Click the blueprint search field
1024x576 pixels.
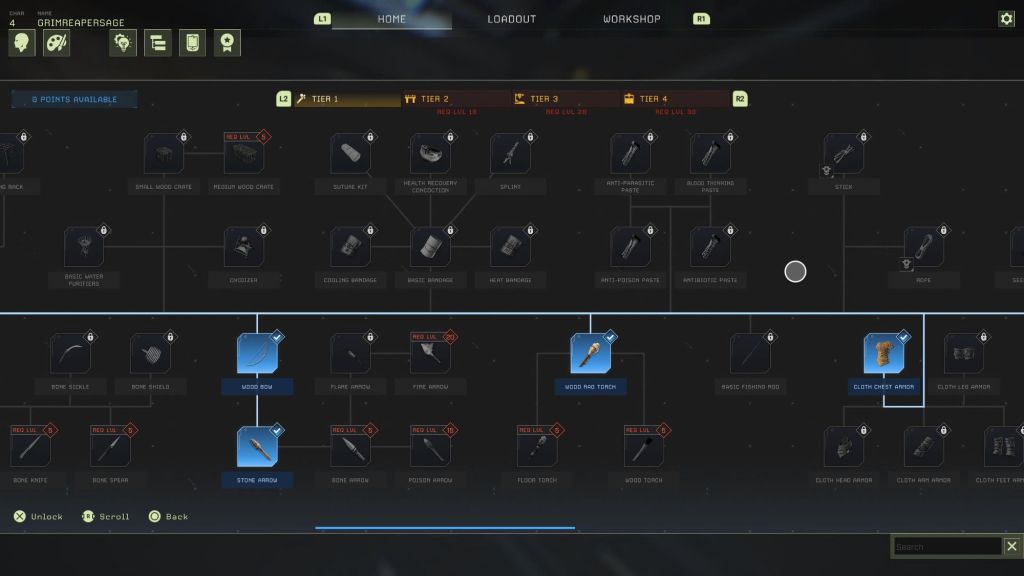[x=947, y=546]
